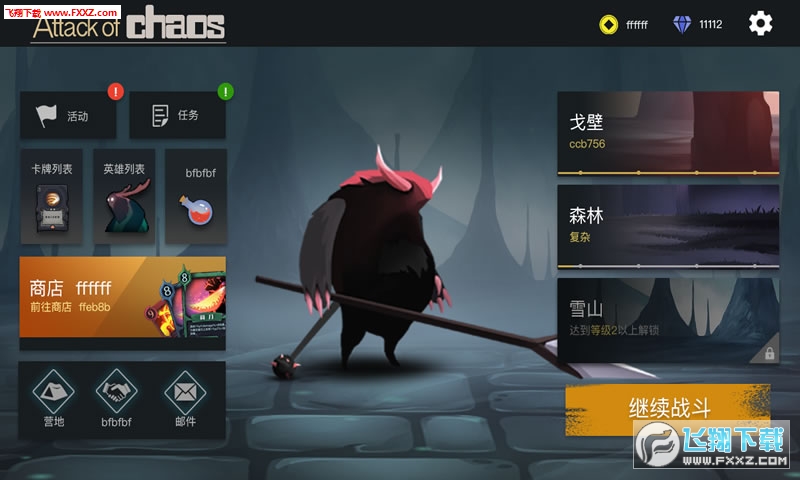Open the 营地 camp tent icon

(53, 398)
